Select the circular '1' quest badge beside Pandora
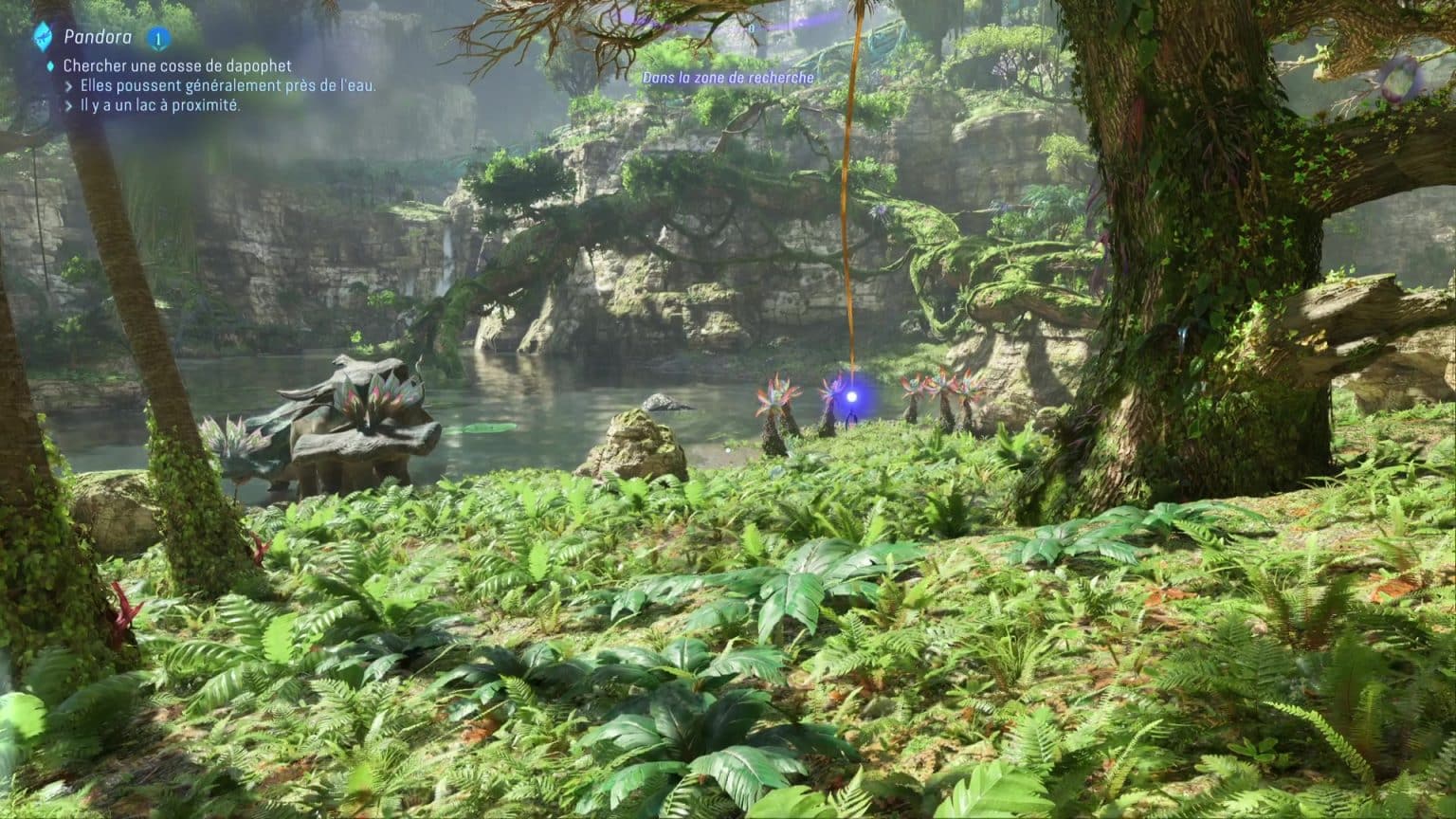Screen dimensions: 1456x819 (x=156, y=35)
